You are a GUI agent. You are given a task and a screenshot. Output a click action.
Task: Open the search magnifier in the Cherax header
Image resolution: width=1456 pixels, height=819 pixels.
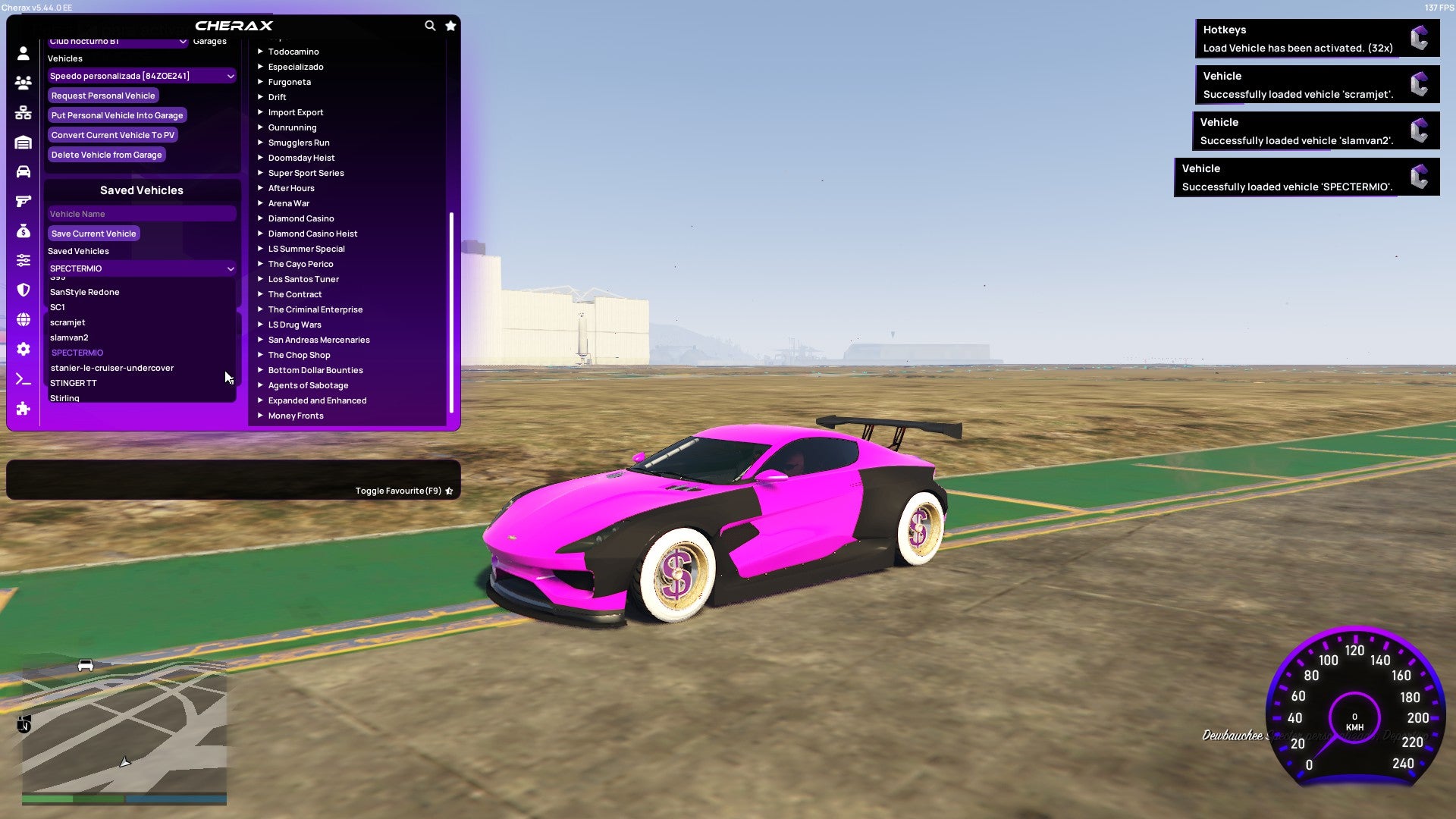430,25
